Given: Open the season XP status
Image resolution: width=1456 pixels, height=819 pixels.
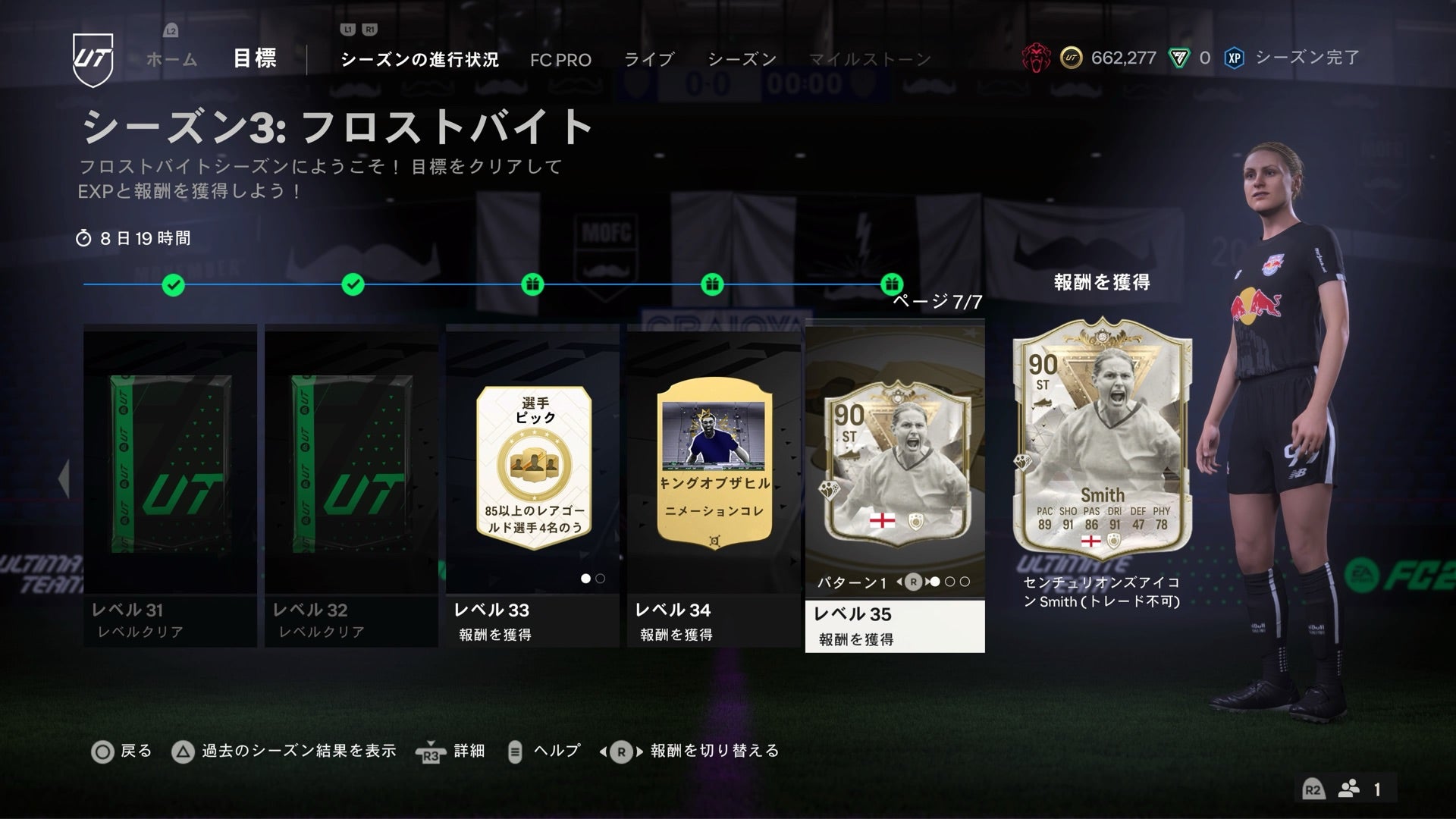Looking at the screenshot, I should (x=1293, y=58).
